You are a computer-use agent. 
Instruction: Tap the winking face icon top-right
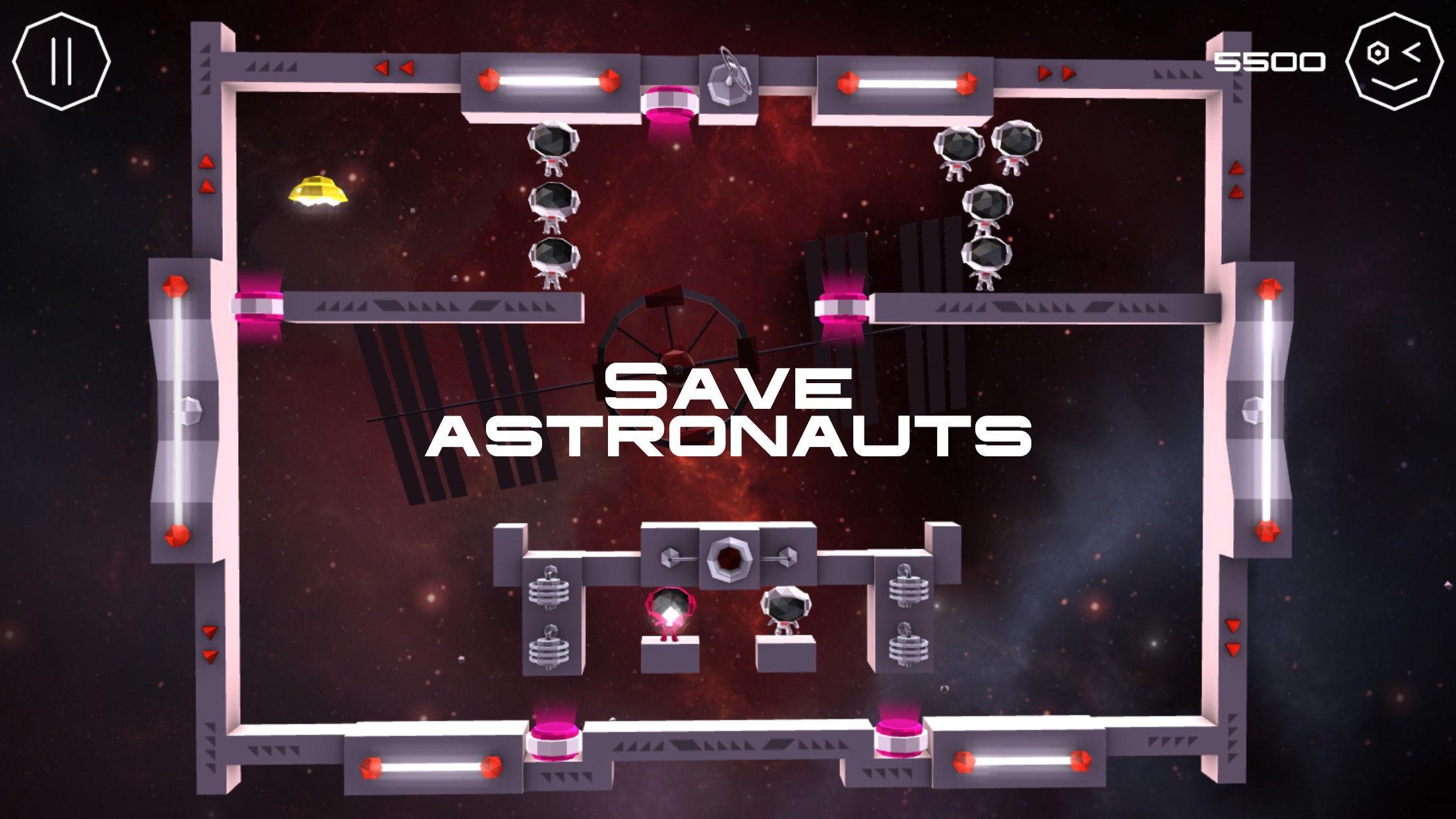(1393, 63)
